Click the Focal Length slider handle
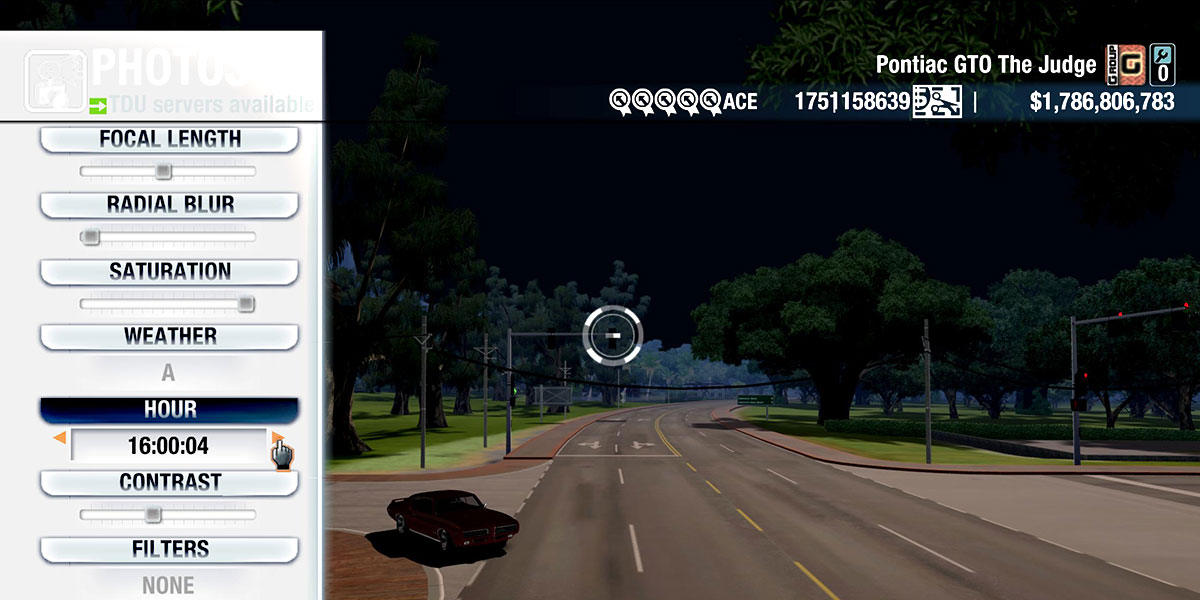The width and height of the screenshot is (1200, 600). tap(163, 172)
